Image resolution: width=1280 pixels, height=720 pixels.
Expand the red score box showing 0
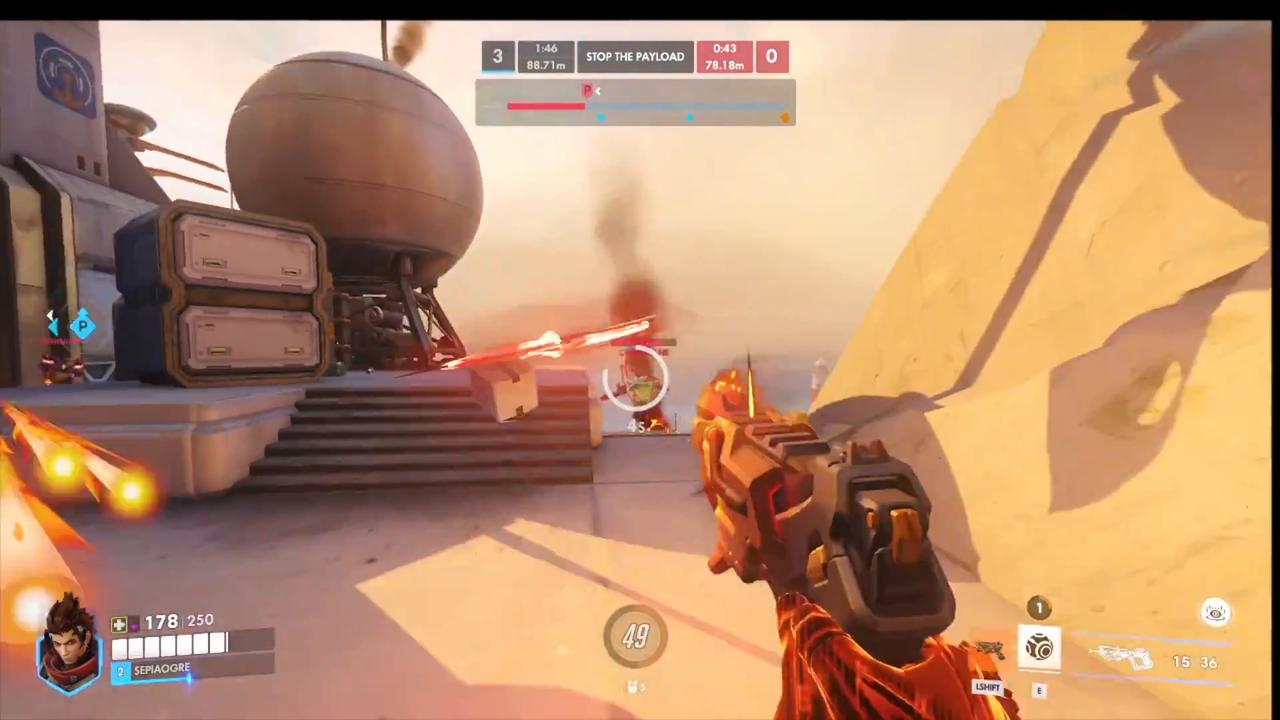[771, 57]
